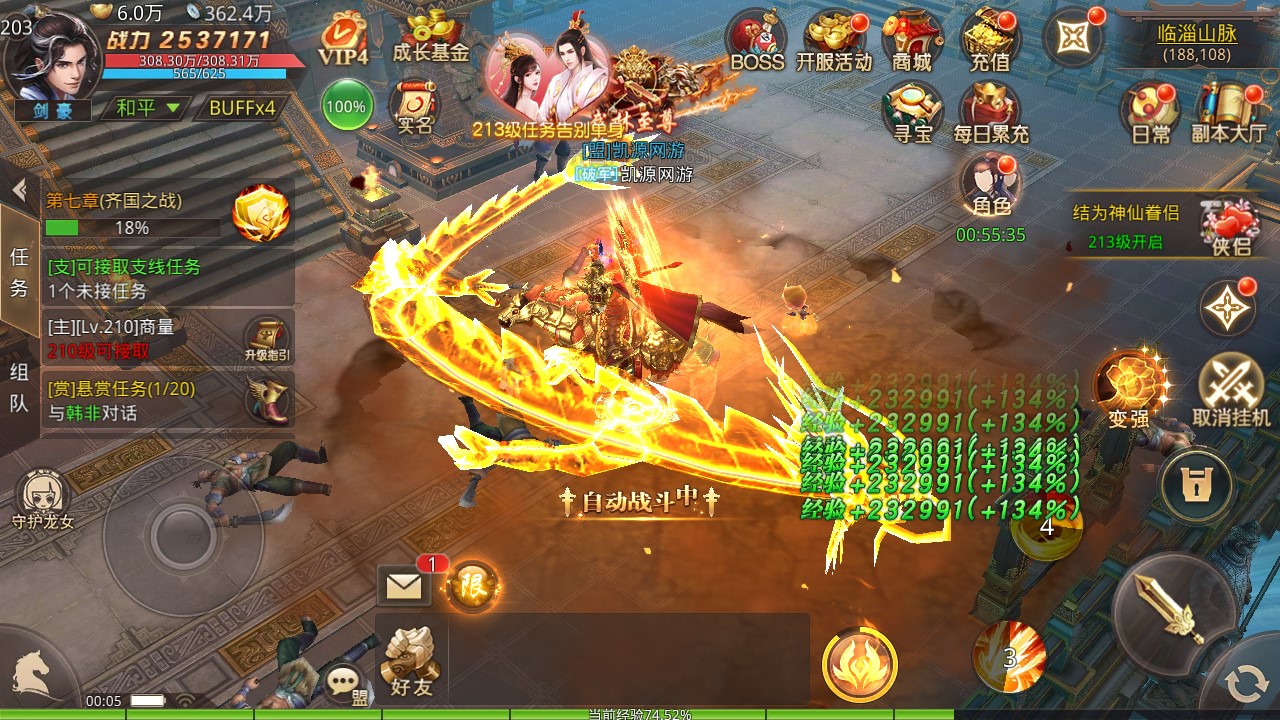The image size is (1280, 720).
Task: Tap the 变强 power-up icon
Action: 1130,388
